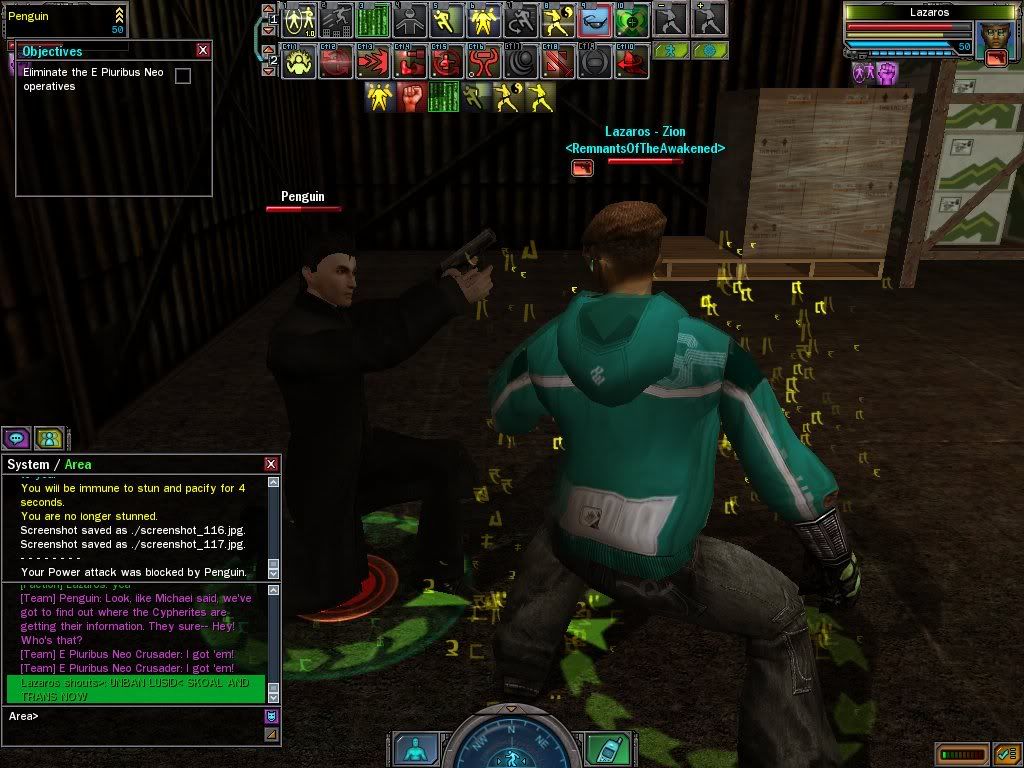Open the speech bubble chat button
Image resolution: width=1024 pixels, height=768 pixels.
pyautogui.click(x=16, y=437)
